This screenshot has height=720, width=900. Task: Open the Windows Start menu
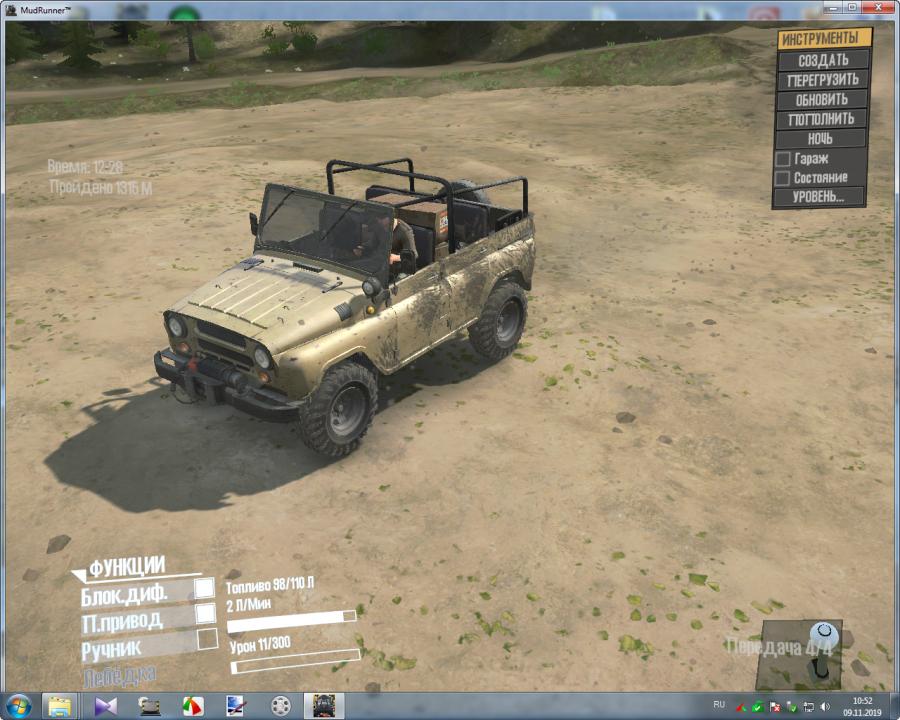pos(18,705)
